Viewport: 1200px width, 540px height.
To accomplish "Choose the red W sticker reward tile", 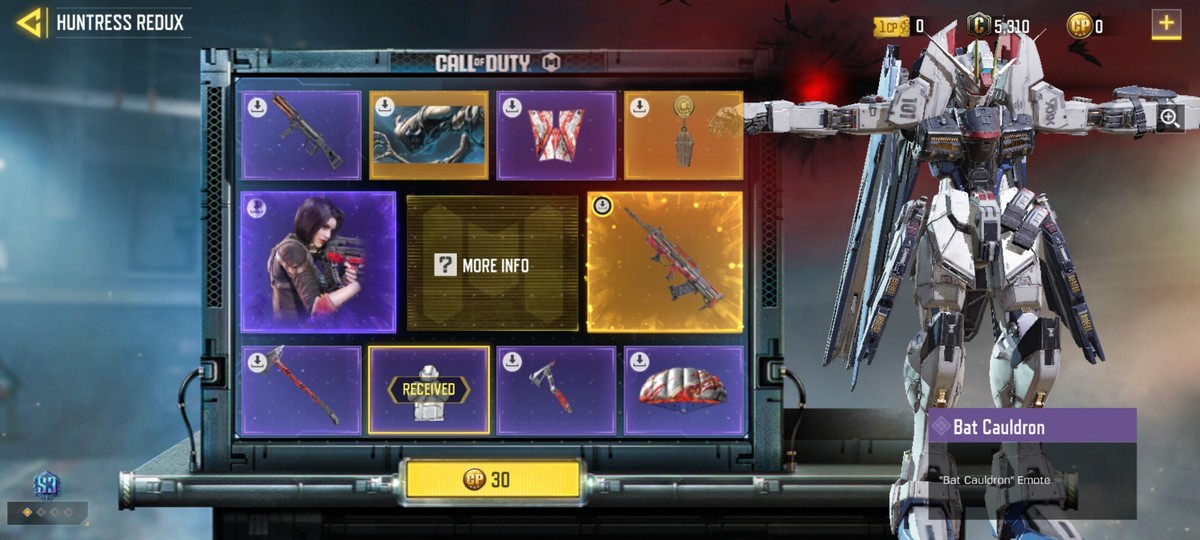I will 556,136.
